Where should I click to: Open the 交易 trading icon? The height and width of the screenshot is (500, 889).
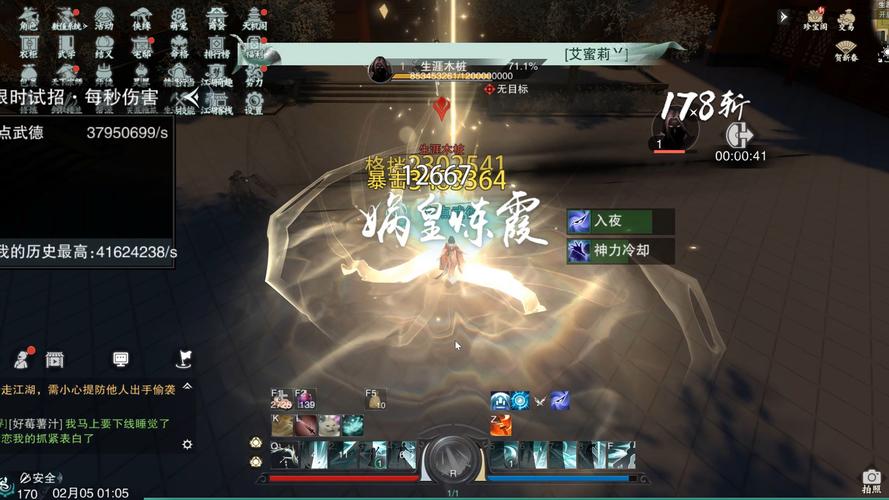pos(847,18)
